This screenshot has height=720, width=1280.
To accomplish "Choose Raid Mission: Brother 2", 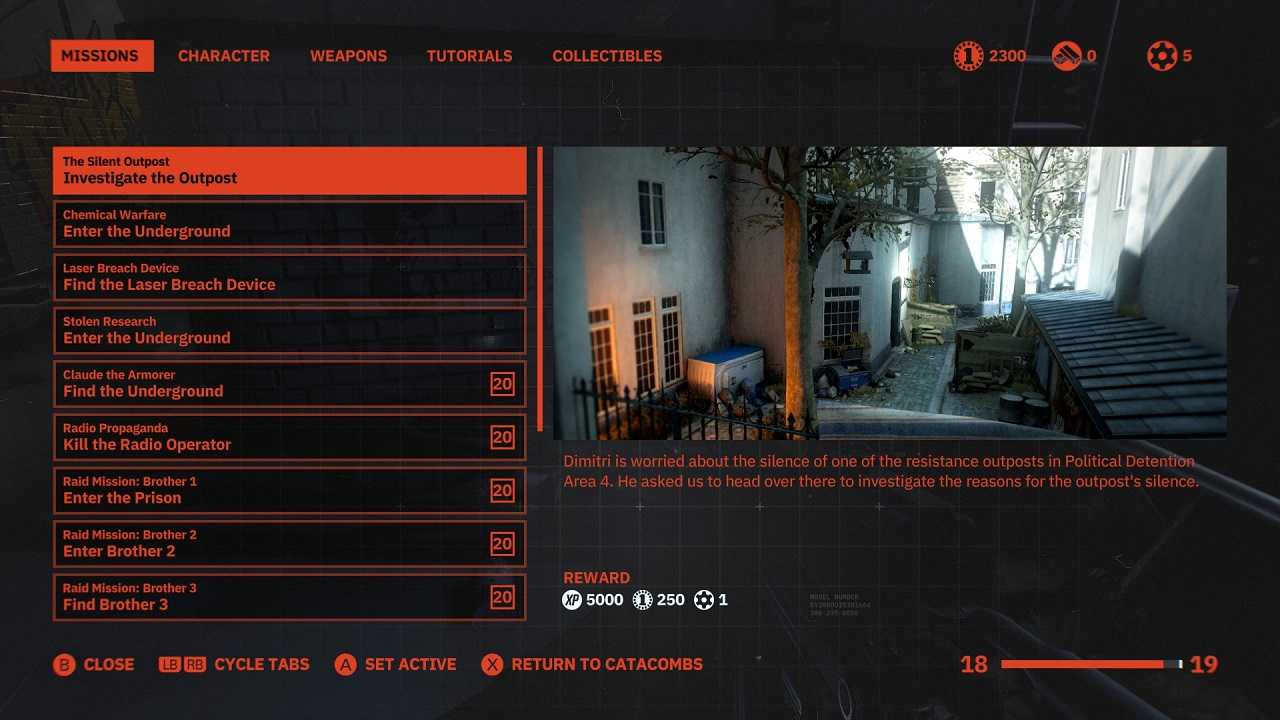I will click(289, 544).
